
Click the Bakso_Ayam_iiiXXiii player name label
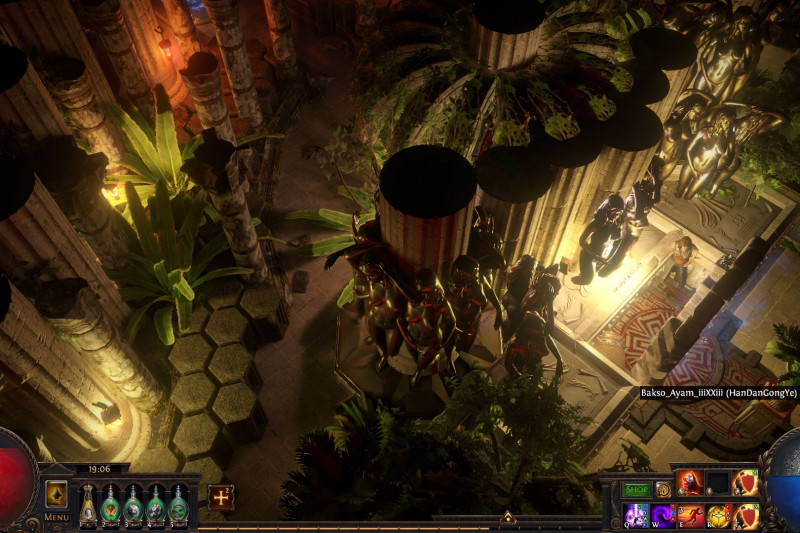(718, 393)
